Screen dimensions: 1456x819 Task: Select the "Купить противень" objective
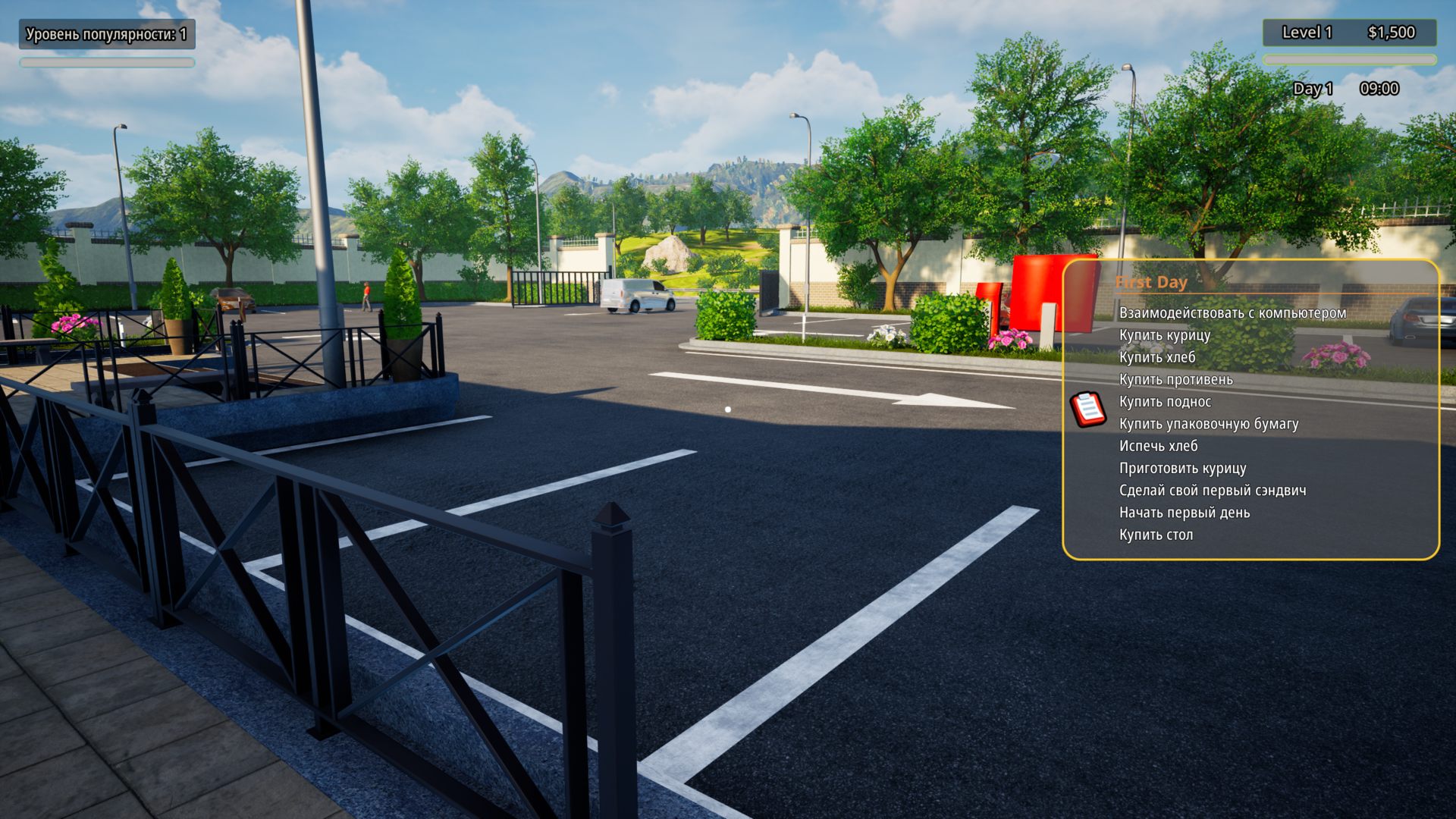[x=1175, y=379]
